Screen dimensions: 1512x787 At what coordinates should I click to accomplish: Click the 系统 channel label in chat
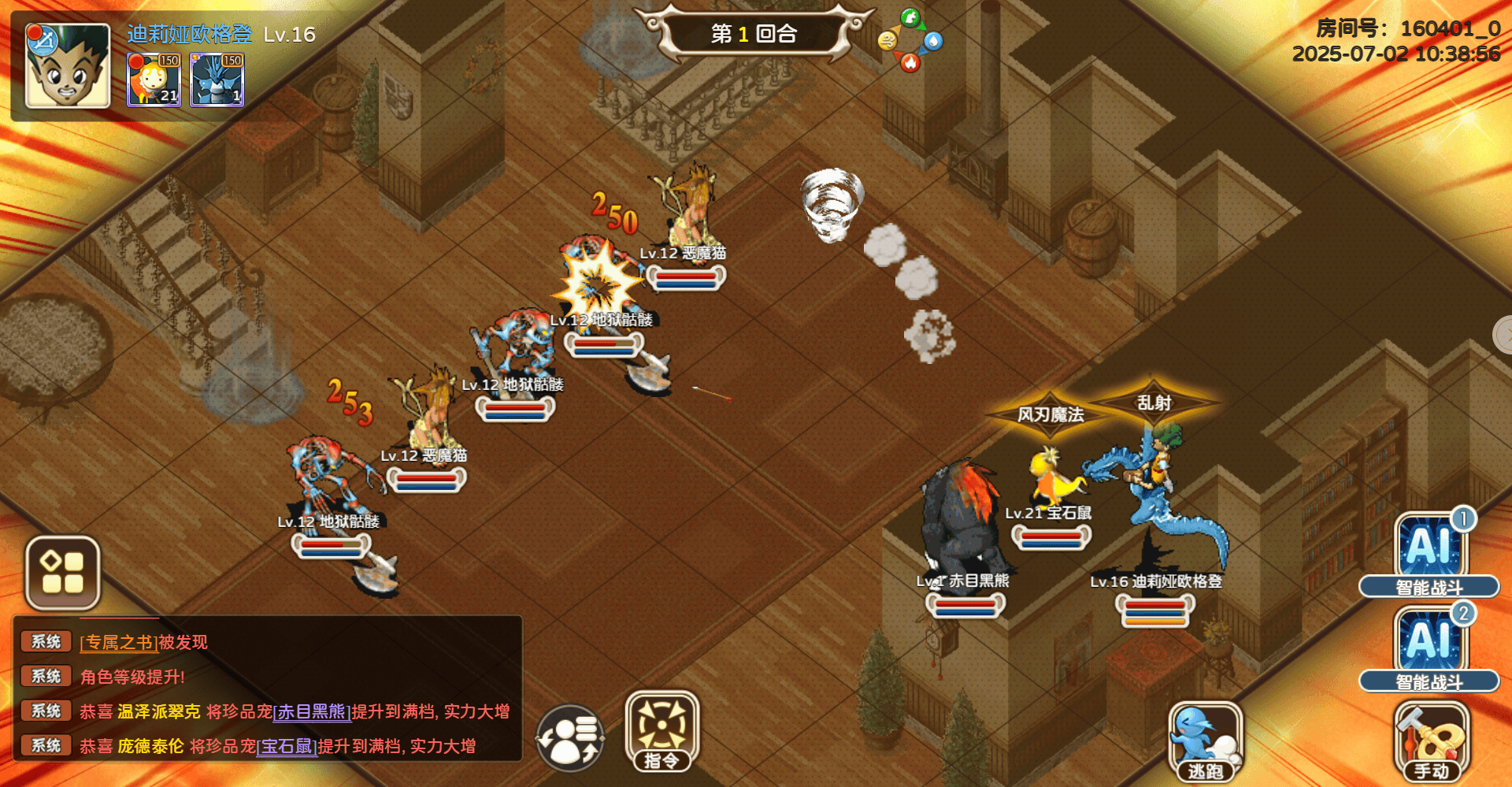click(46, 641)
